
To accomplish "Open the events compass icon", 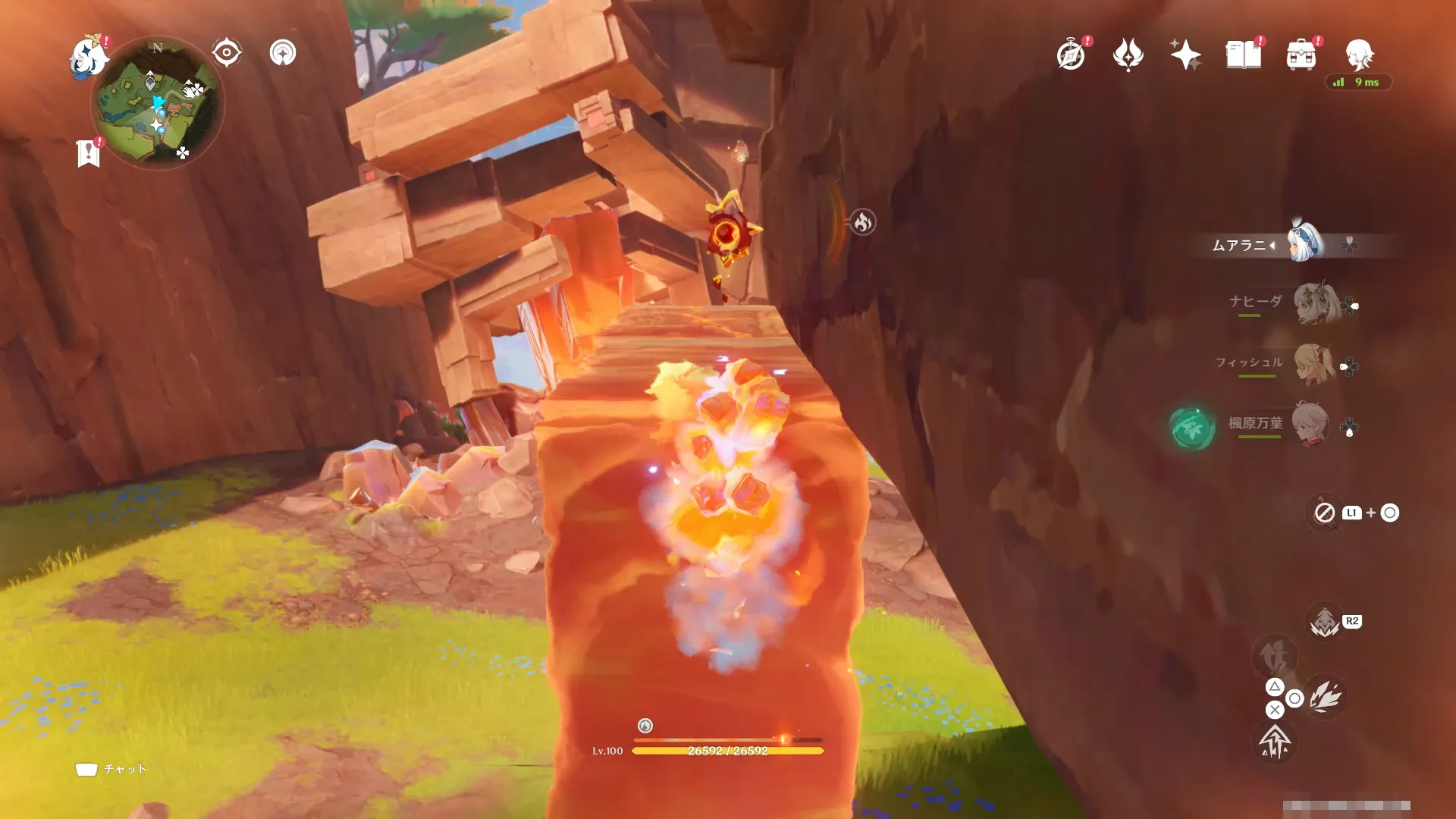I will (x=1071, y=55).
